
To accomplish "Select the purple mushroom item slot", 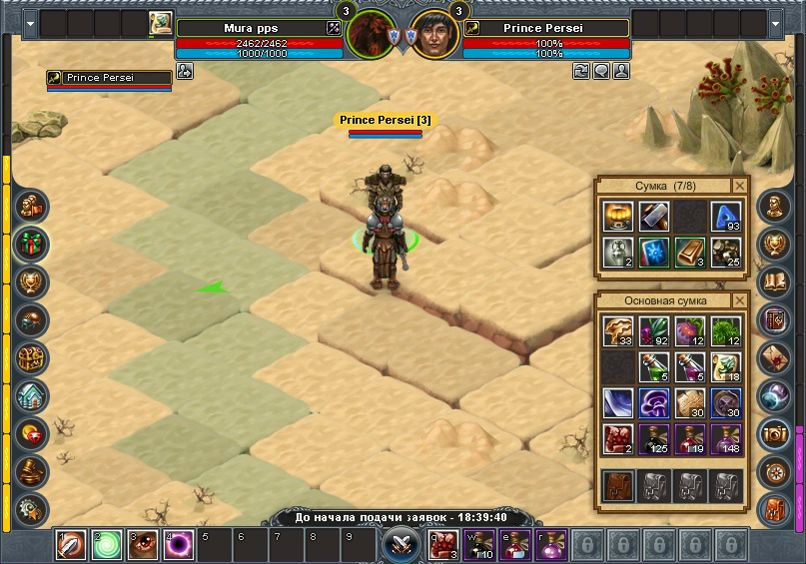I will tap(653, 403).
